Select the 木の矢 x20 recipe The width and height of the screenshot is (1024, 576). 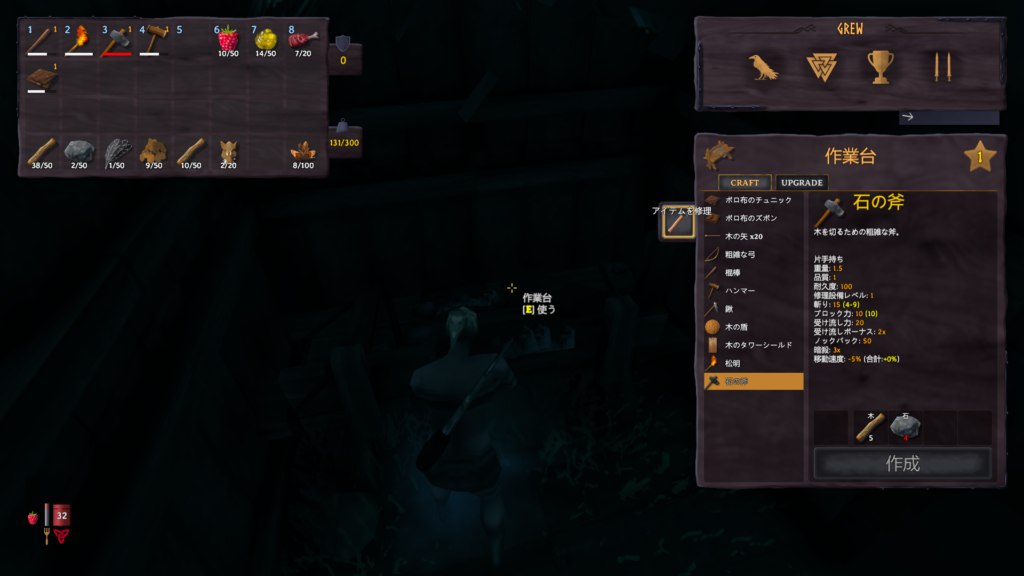[756, 236]
